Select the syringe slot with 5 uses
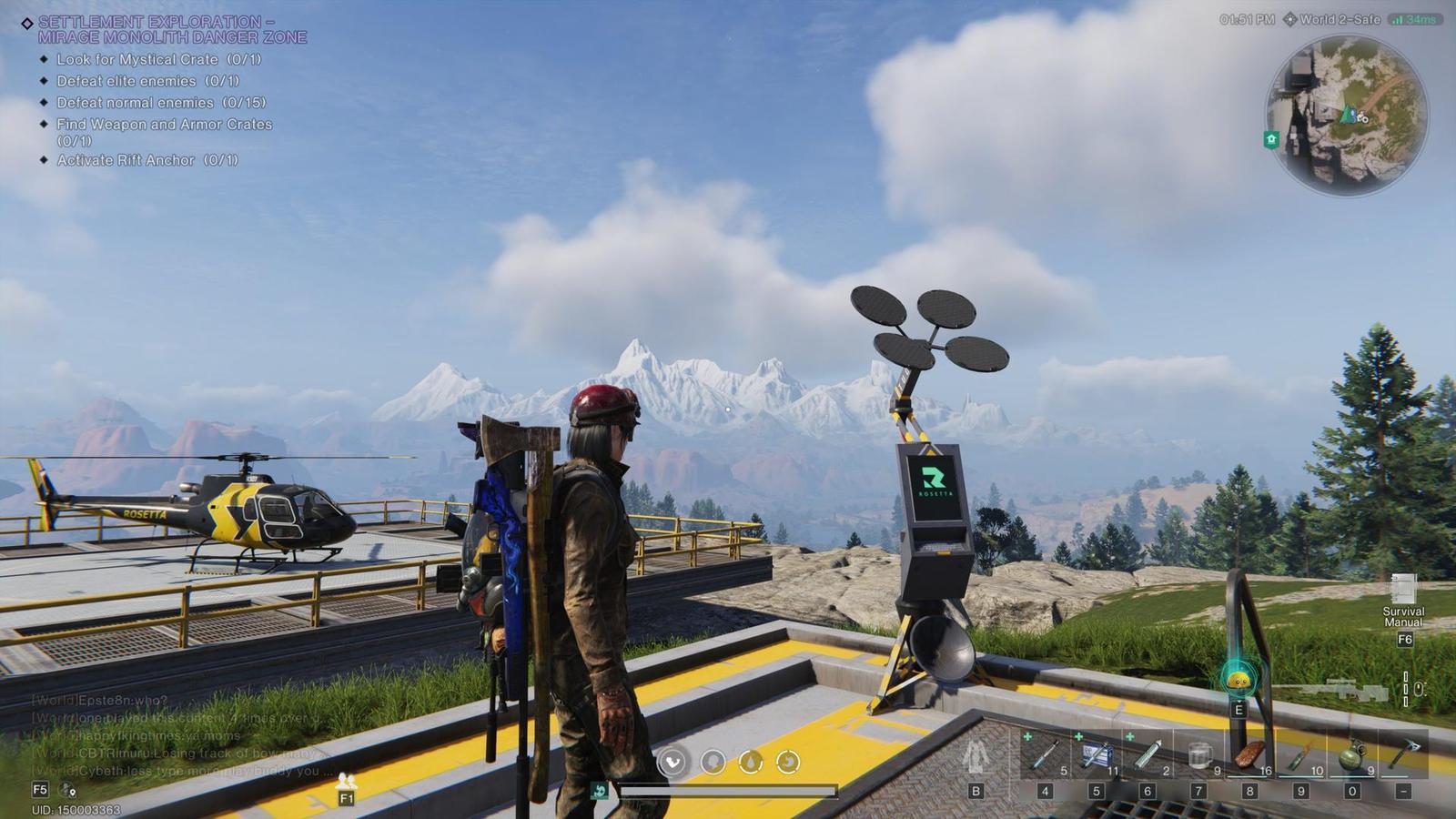Image resolution: width=1456 pixels, height=819 pixels. pos(1045,754)
